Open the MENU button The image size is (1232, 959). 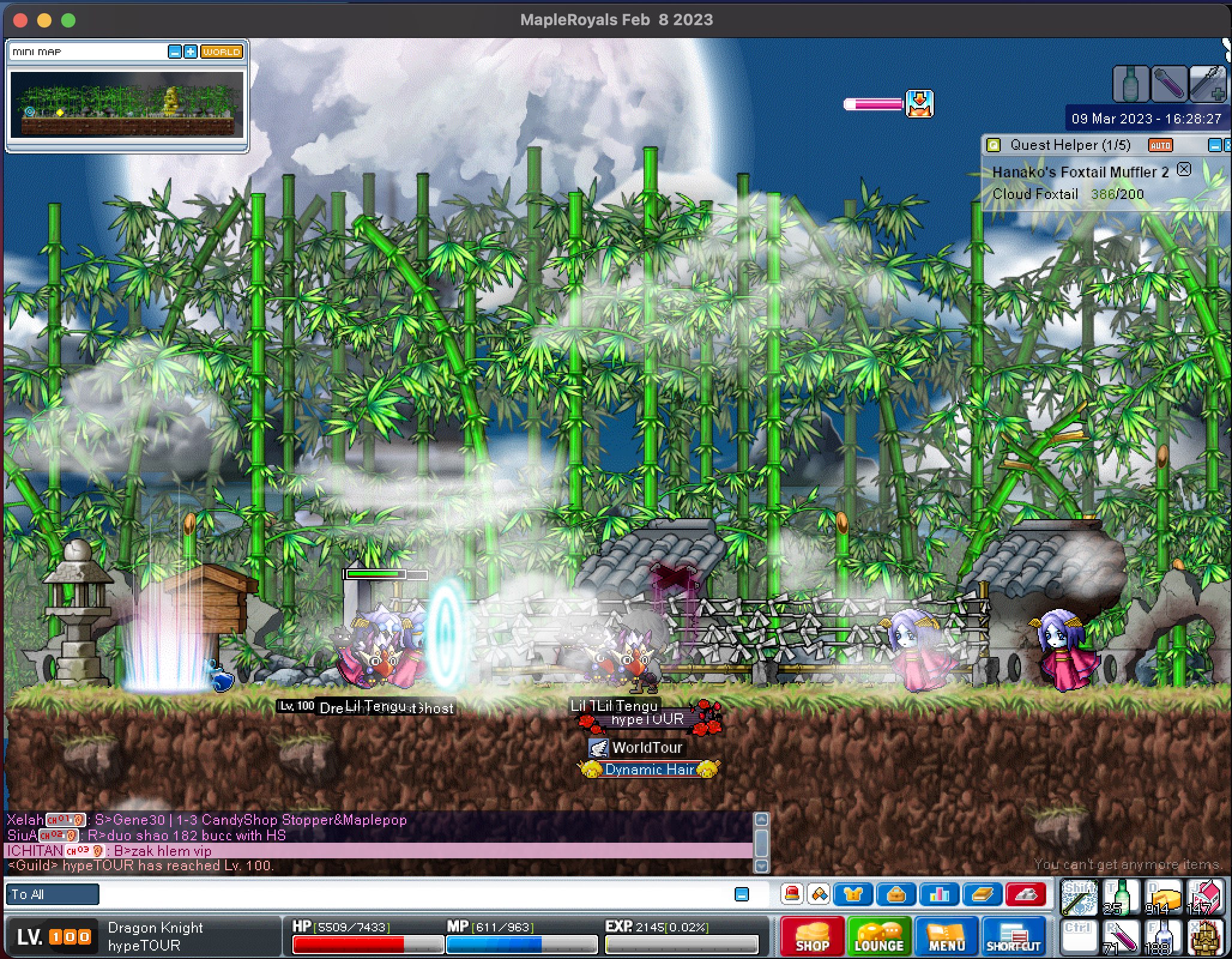pos(946,936)
